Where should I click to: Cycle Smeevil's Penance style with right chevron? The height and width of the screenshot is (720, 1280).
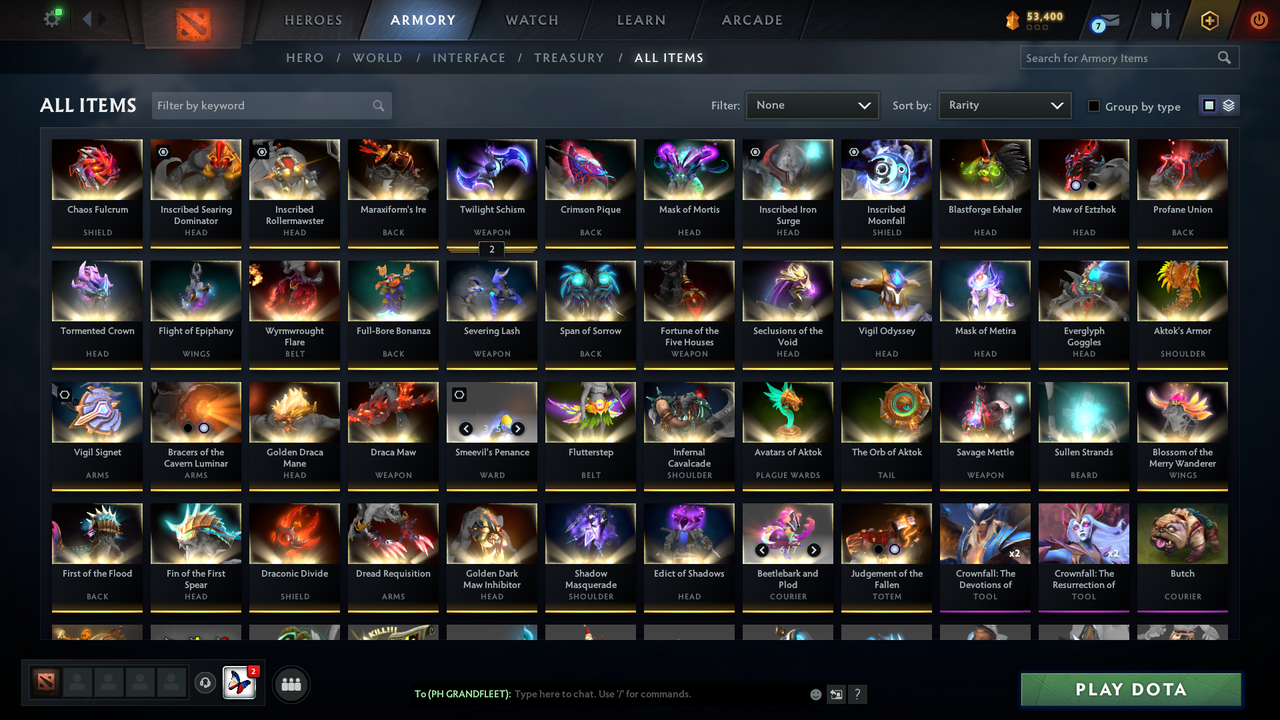click(518, 427)
